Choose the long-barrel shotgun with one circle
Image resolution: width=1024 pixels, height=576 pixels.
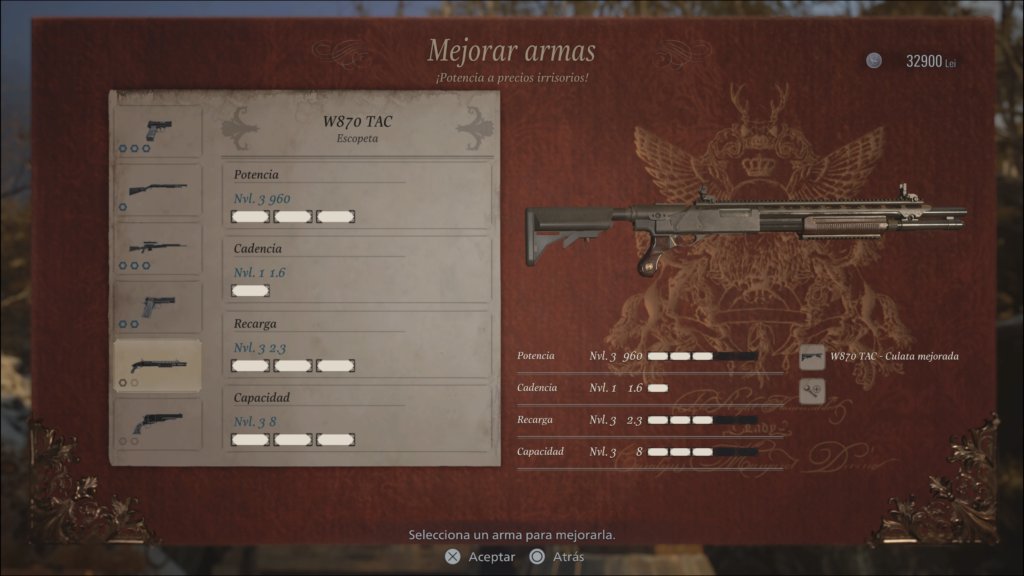click(x=157, y=190)
